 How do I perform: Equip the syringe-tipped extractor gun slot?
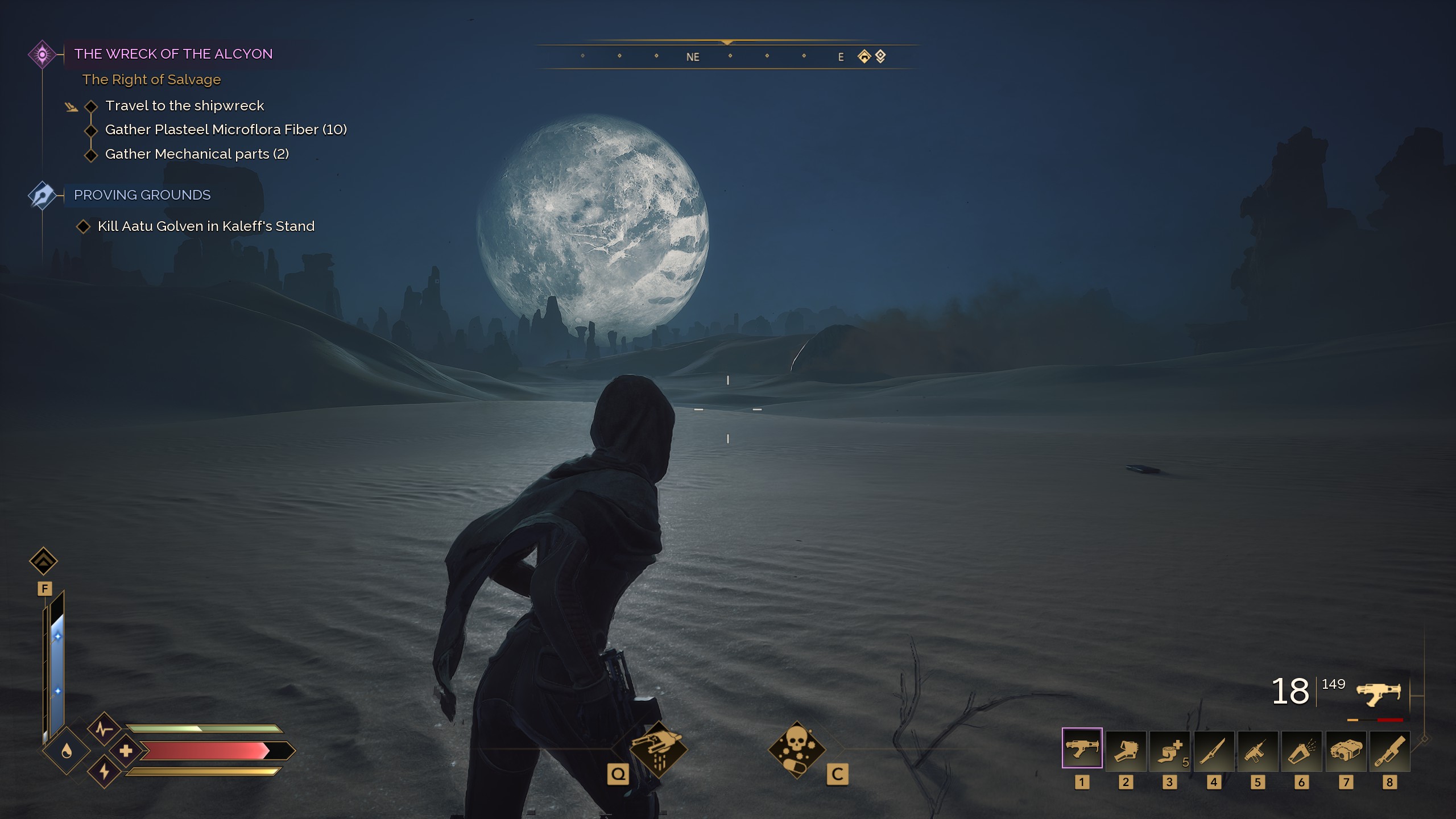click(1258, 750)
